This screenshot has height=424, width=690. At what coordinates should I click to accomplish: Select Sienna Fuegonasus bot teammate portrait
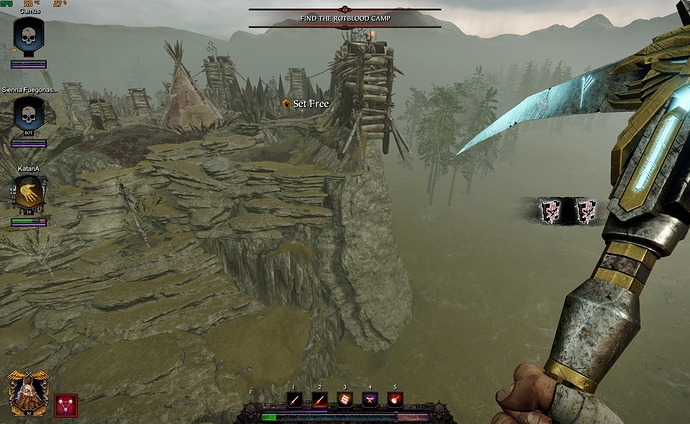tap(28, 112)
